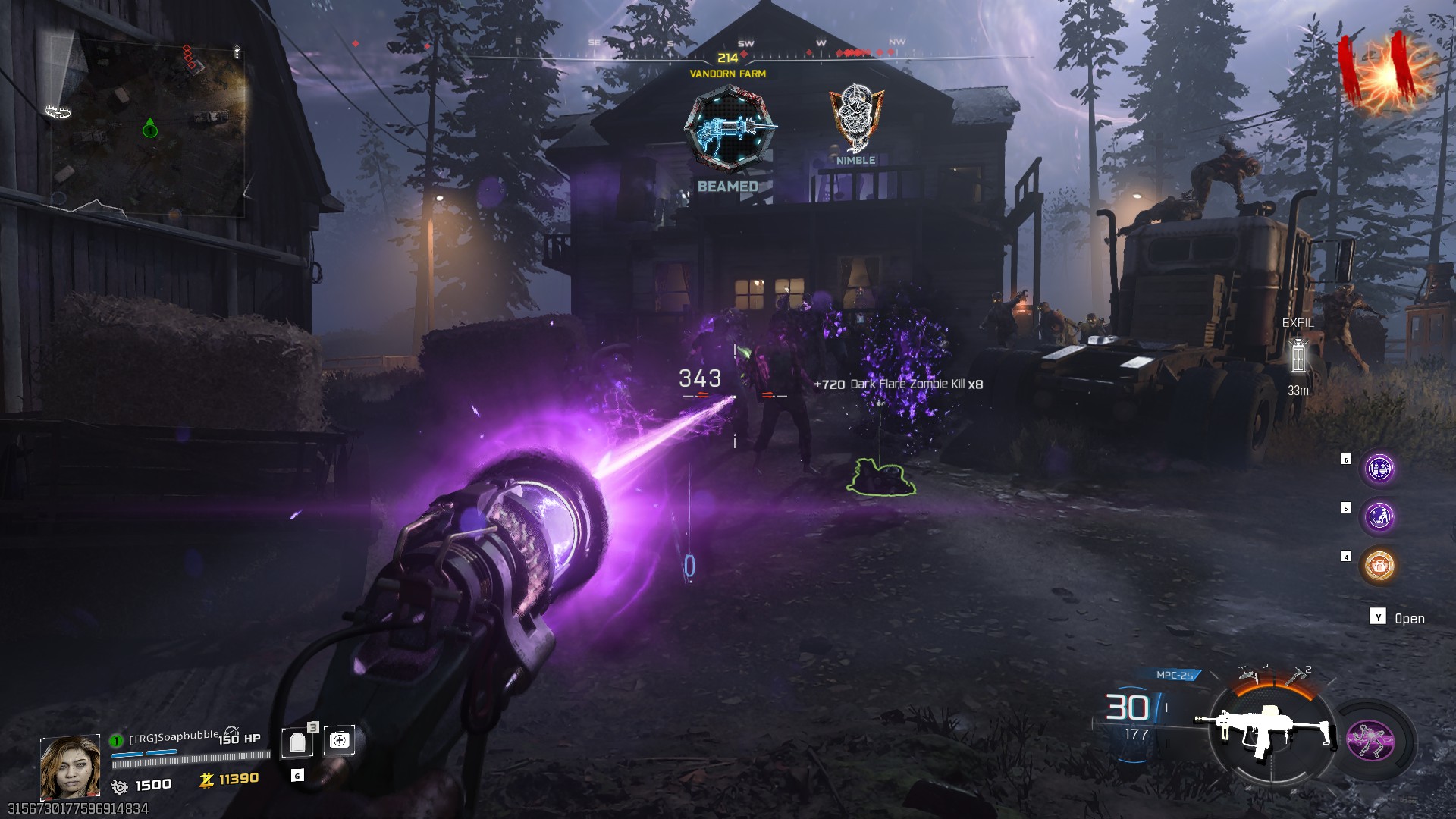Select the BEAMED weapon icon
The image size is (1456, 819).
point(729,127)
